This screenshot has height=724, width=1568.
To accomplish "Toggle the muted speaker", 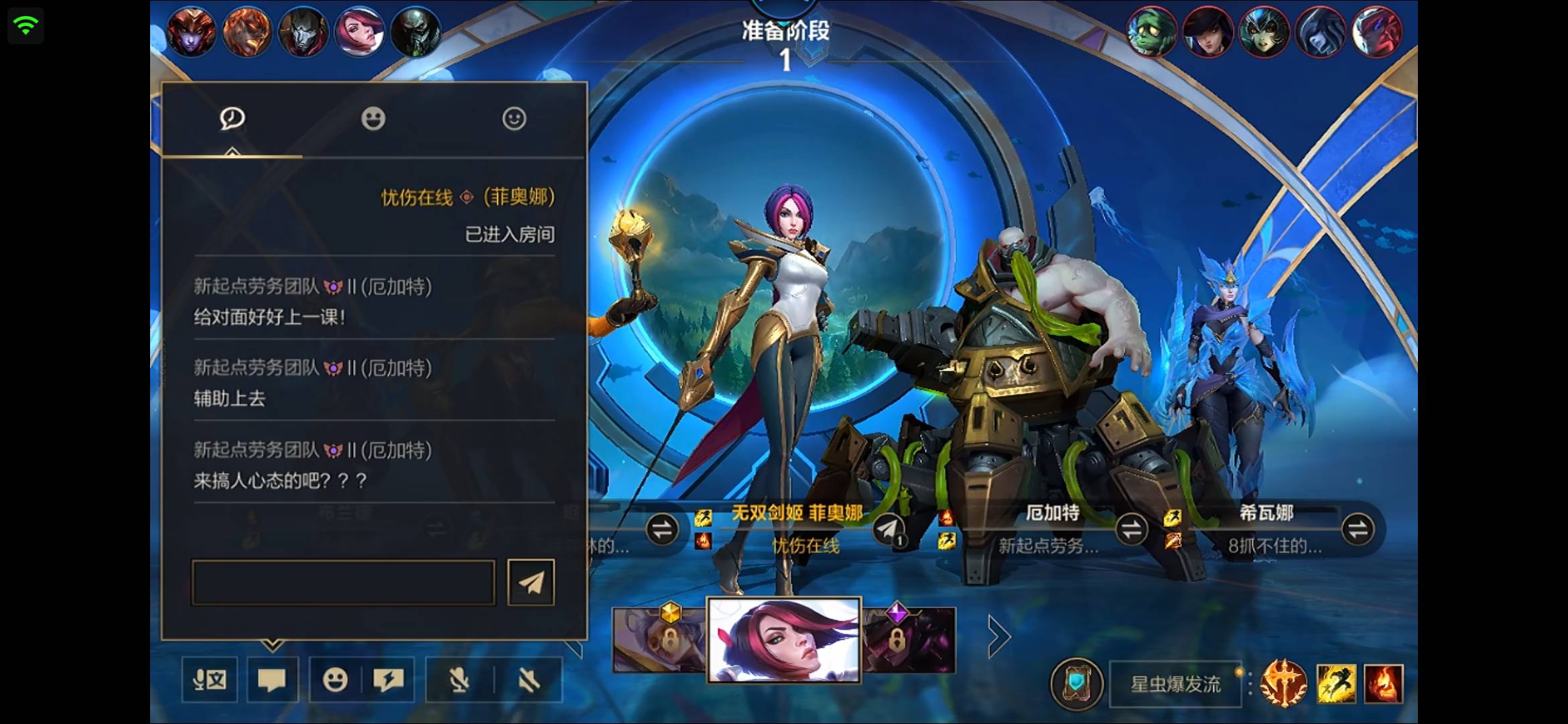I will tap(529, 680).
